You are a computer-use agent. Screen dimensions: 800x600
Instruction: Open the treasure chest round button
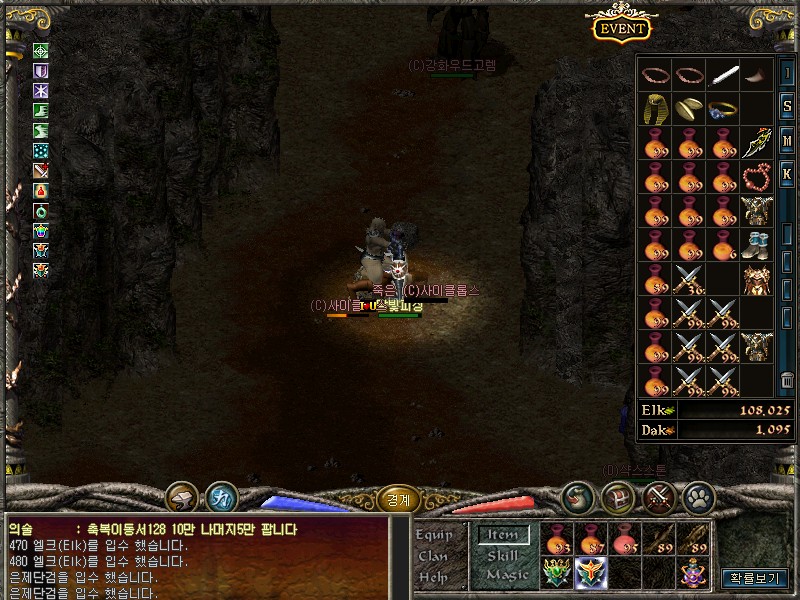click(x=615, y=496)
